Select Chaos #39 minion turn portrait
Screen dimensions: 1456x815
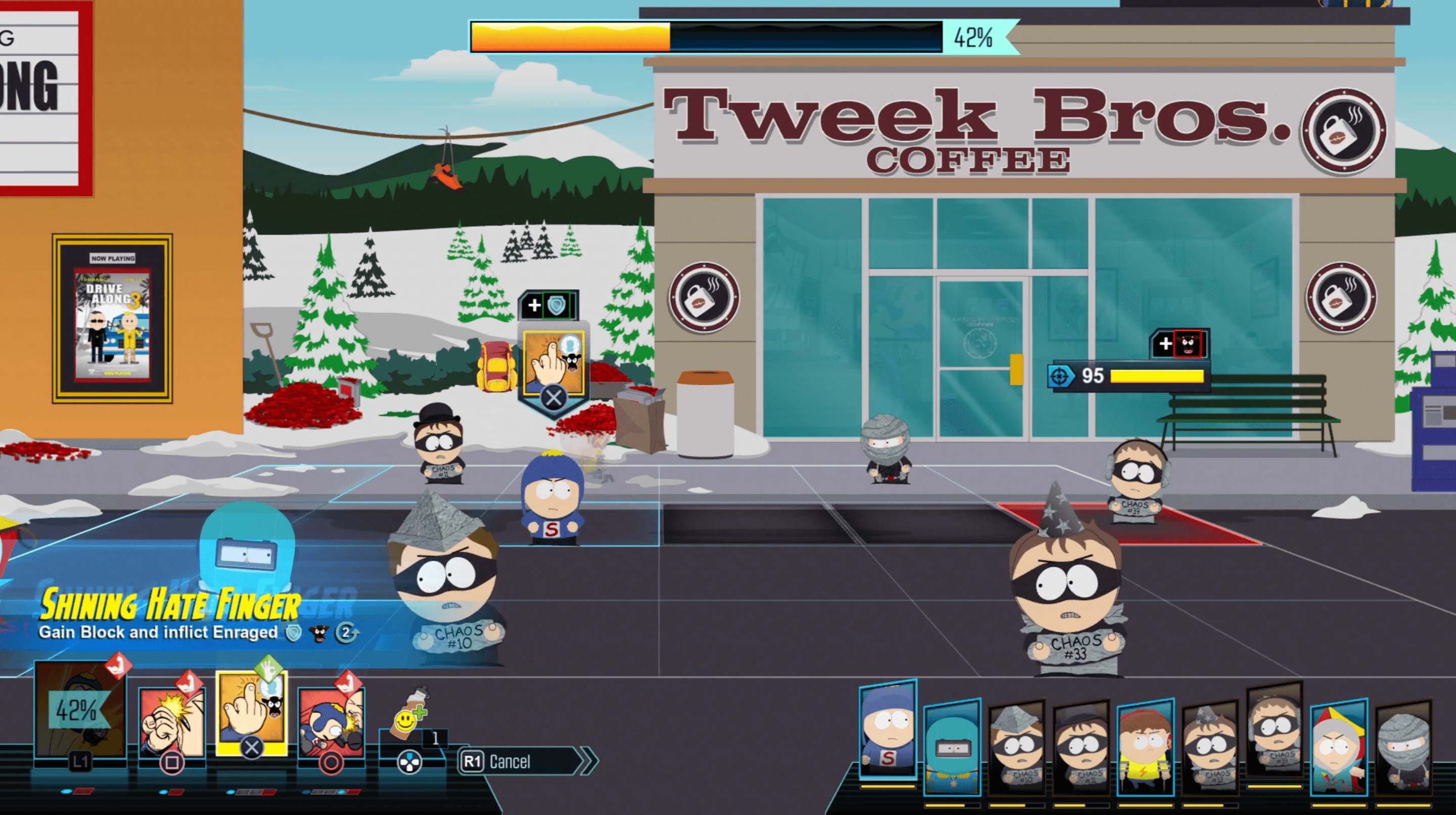click(x=1274, y=735)
